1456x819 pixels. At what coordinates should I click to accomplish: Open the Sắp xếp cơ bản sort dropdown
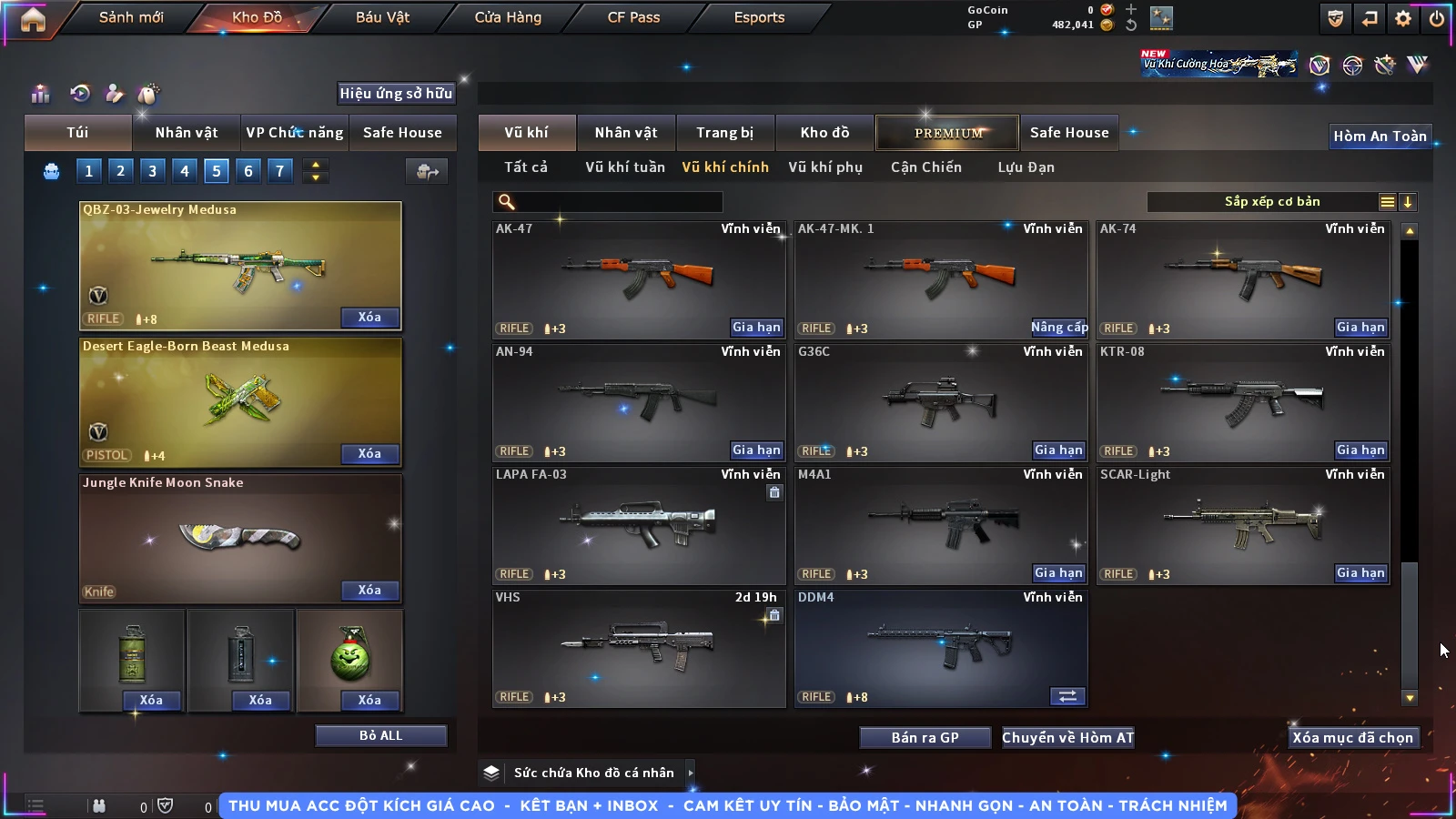click(x=1272, y=202)
